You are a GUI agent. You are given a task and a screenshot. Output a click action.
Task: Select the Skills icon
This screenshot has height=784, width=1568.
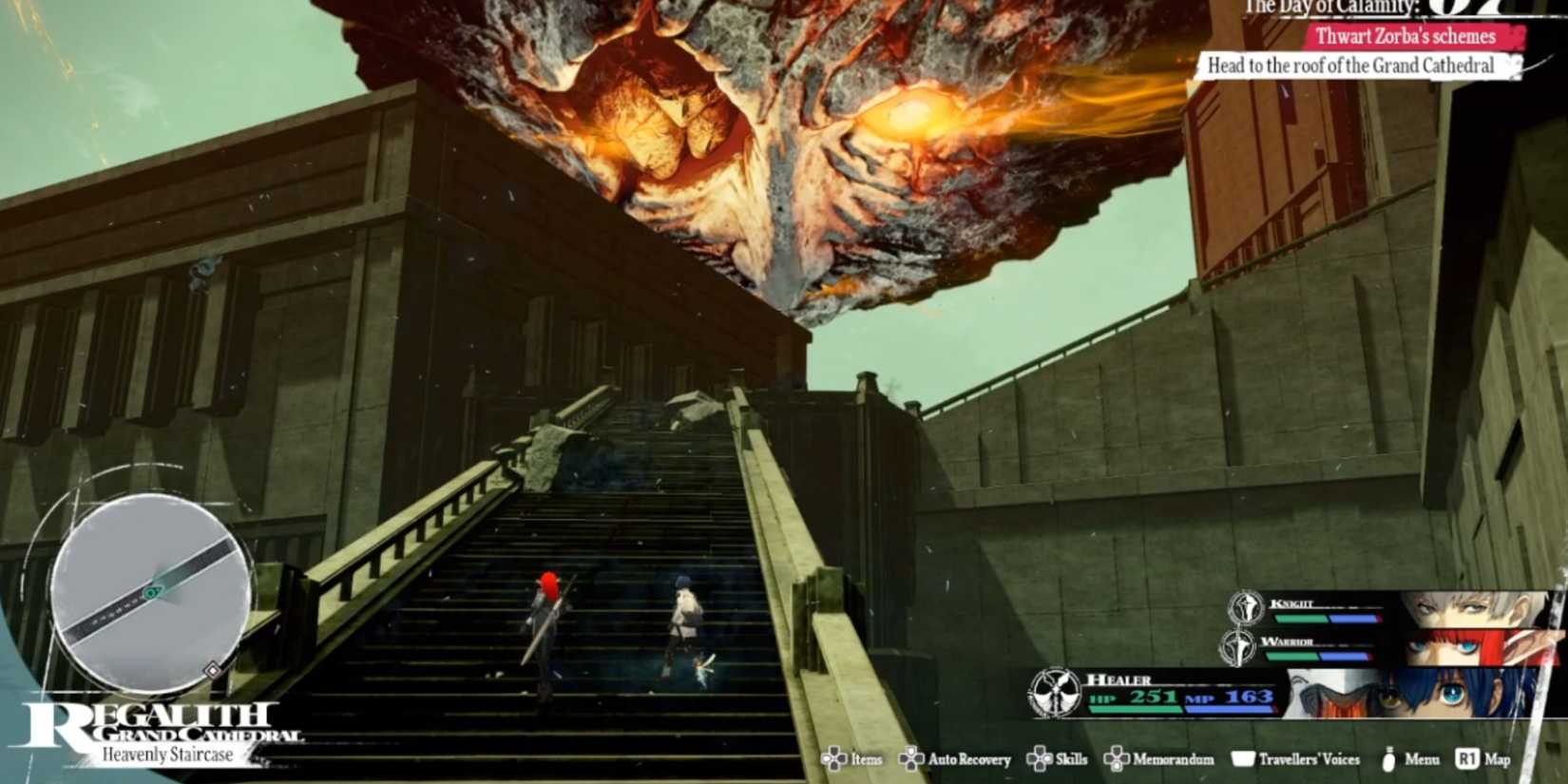[1059, 759]
